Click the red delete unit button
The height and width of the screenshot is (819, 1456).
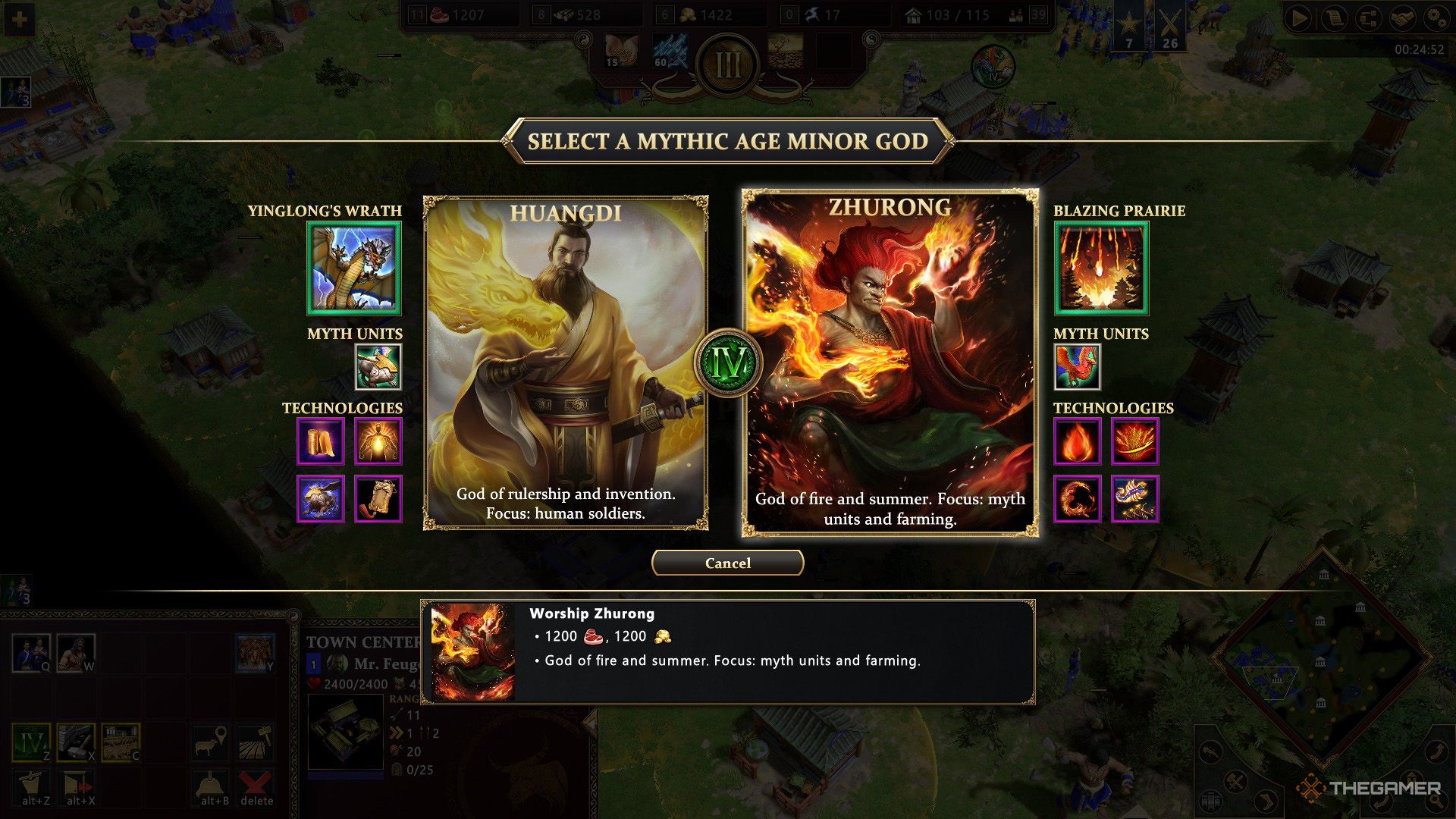coord(256,786)
